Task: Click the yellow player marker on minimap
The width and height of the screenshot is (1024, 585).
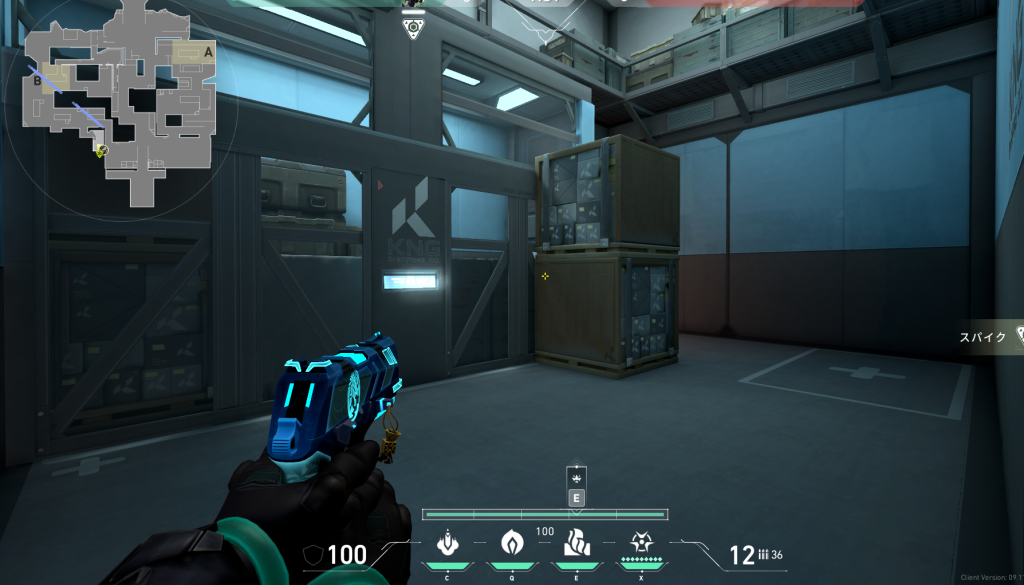Action: pos(101,151)
